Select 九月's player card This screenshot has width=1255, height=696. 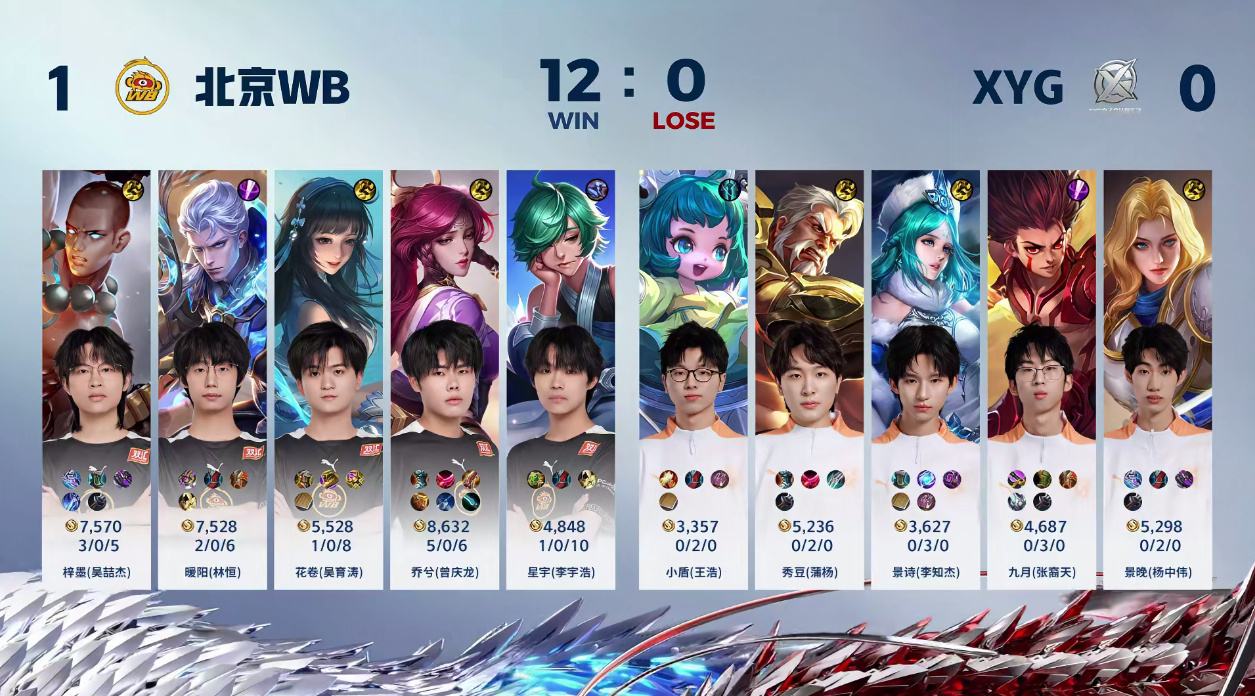(x=1041, y=378)
